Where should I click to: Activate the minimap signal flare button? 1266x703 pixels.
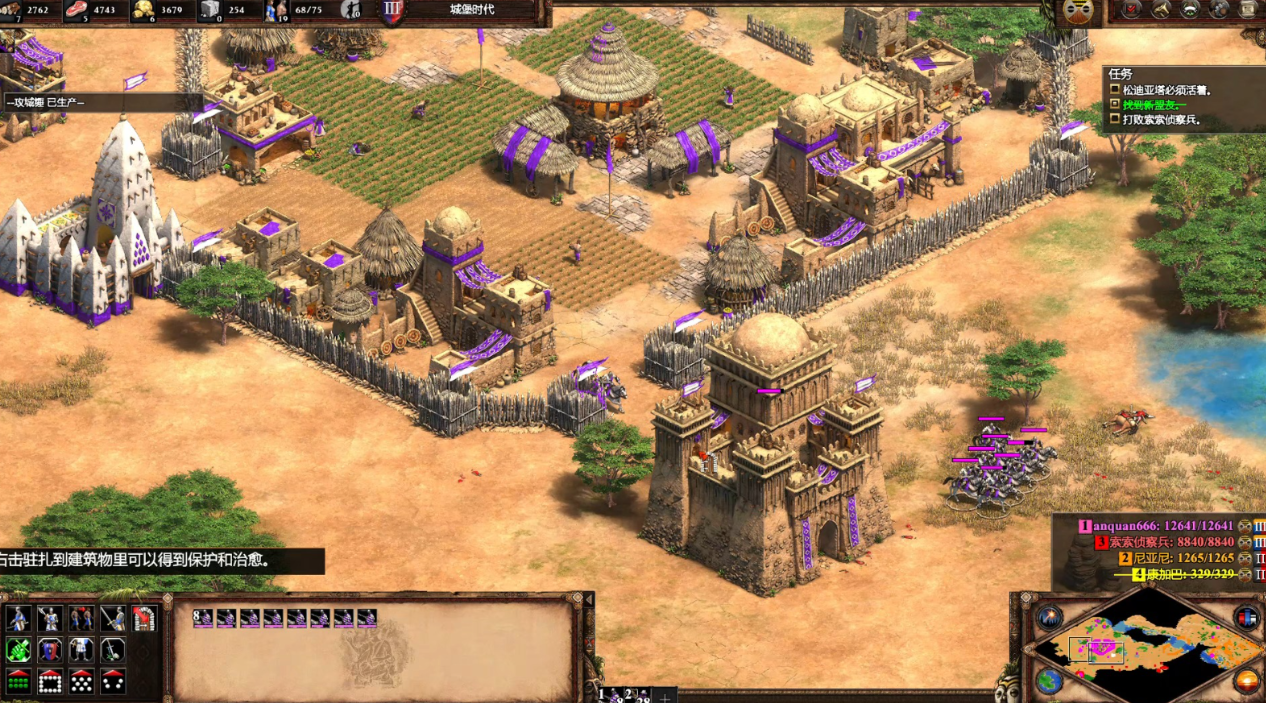pyautogui.click(x=1049, y=617)
